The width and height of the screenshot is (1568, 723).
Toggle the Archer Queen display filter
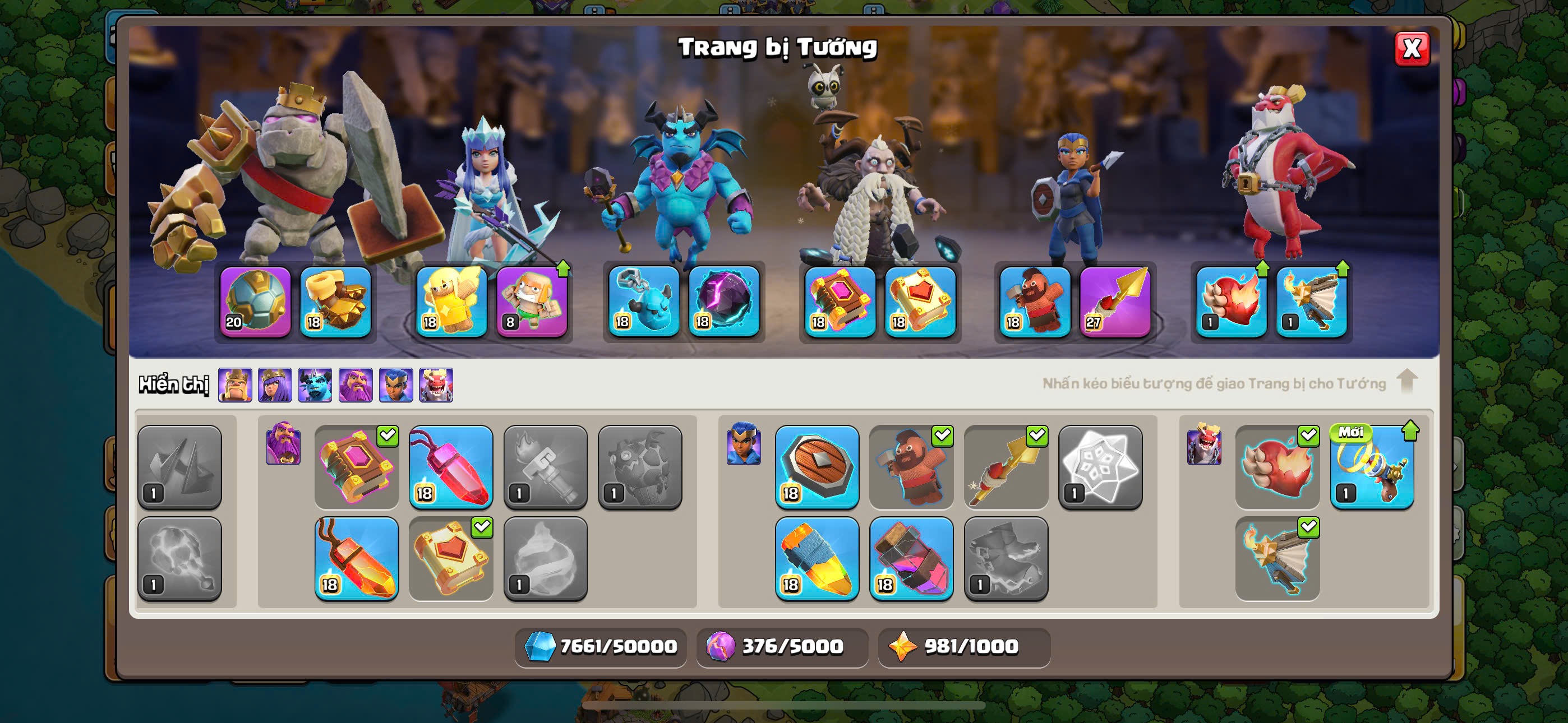pos(275,384)
